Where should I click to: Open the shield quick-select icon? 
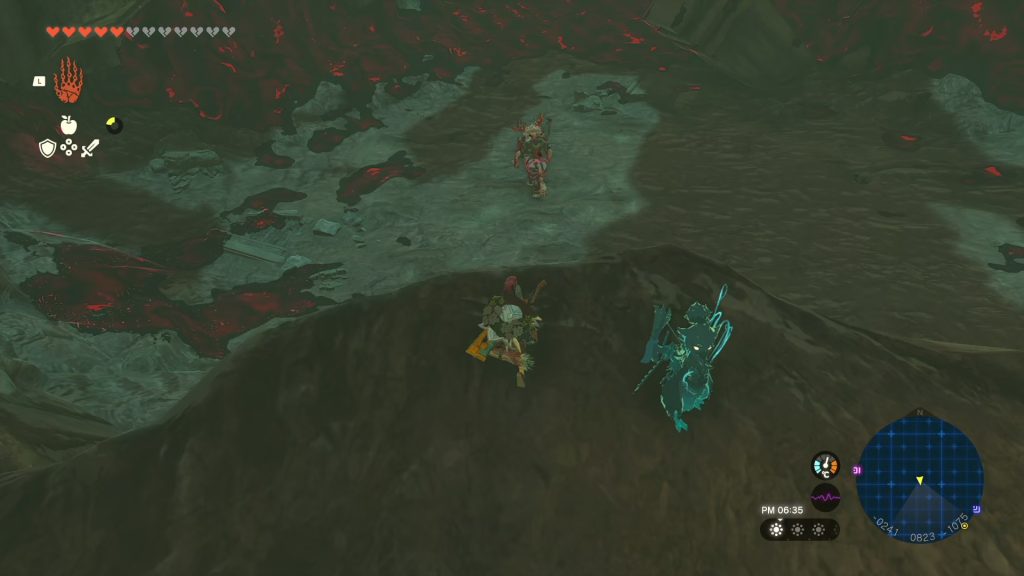47,148
